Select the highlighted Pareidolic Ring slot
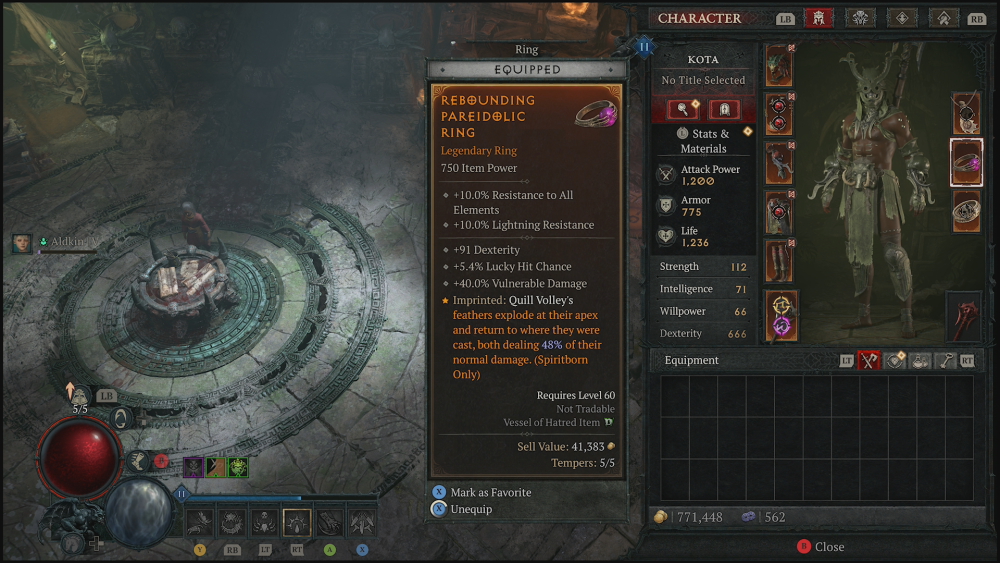Screen dimensions: 1000x563 (966, 162)
